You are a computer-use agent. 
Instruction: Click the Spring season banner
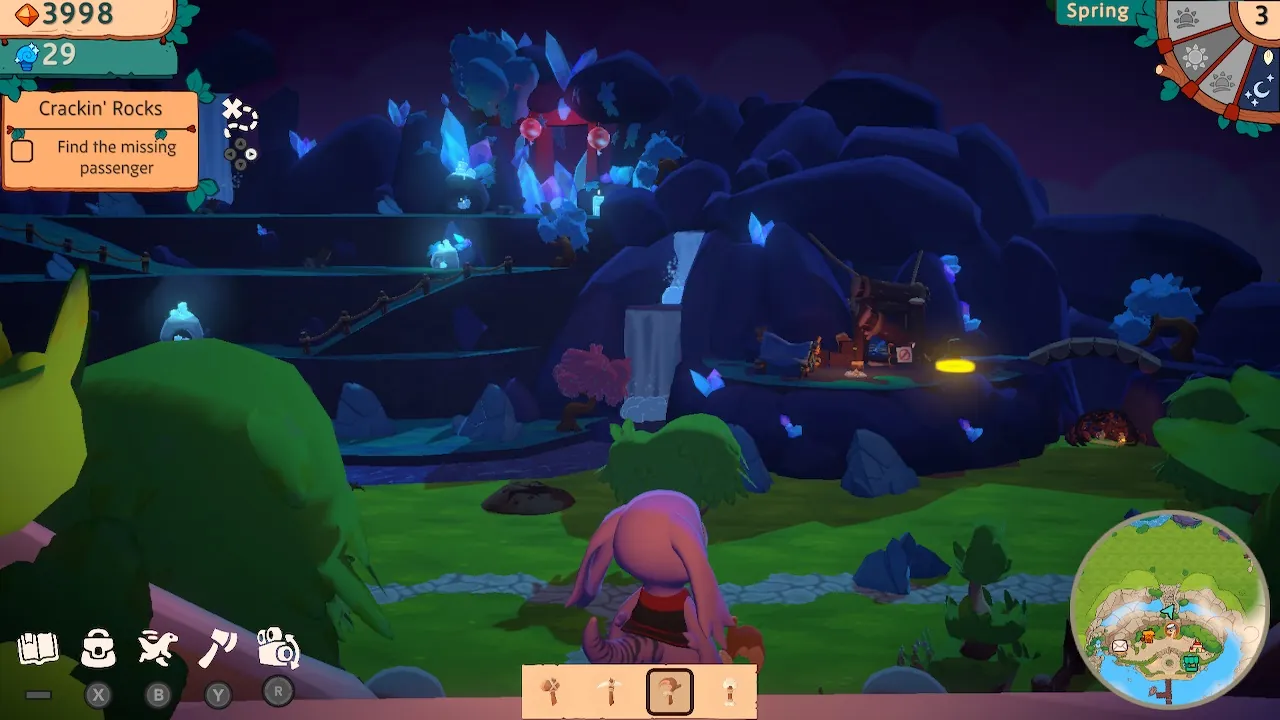click(1097, 12)
